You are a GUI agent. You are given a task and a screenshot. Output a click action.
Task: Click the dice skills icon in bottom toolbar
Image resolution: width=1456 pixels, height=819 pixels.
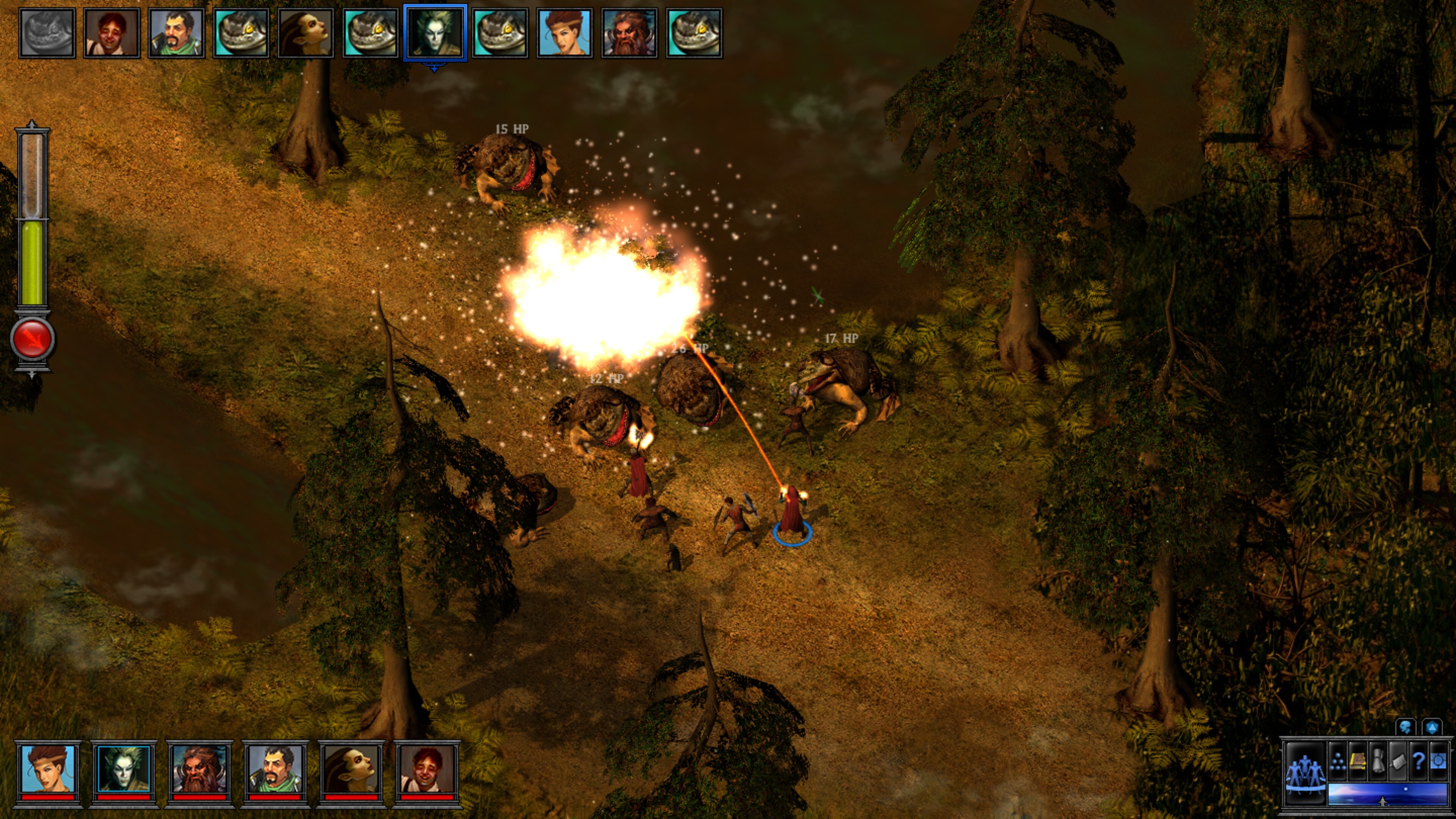[x=1338, y=762]
